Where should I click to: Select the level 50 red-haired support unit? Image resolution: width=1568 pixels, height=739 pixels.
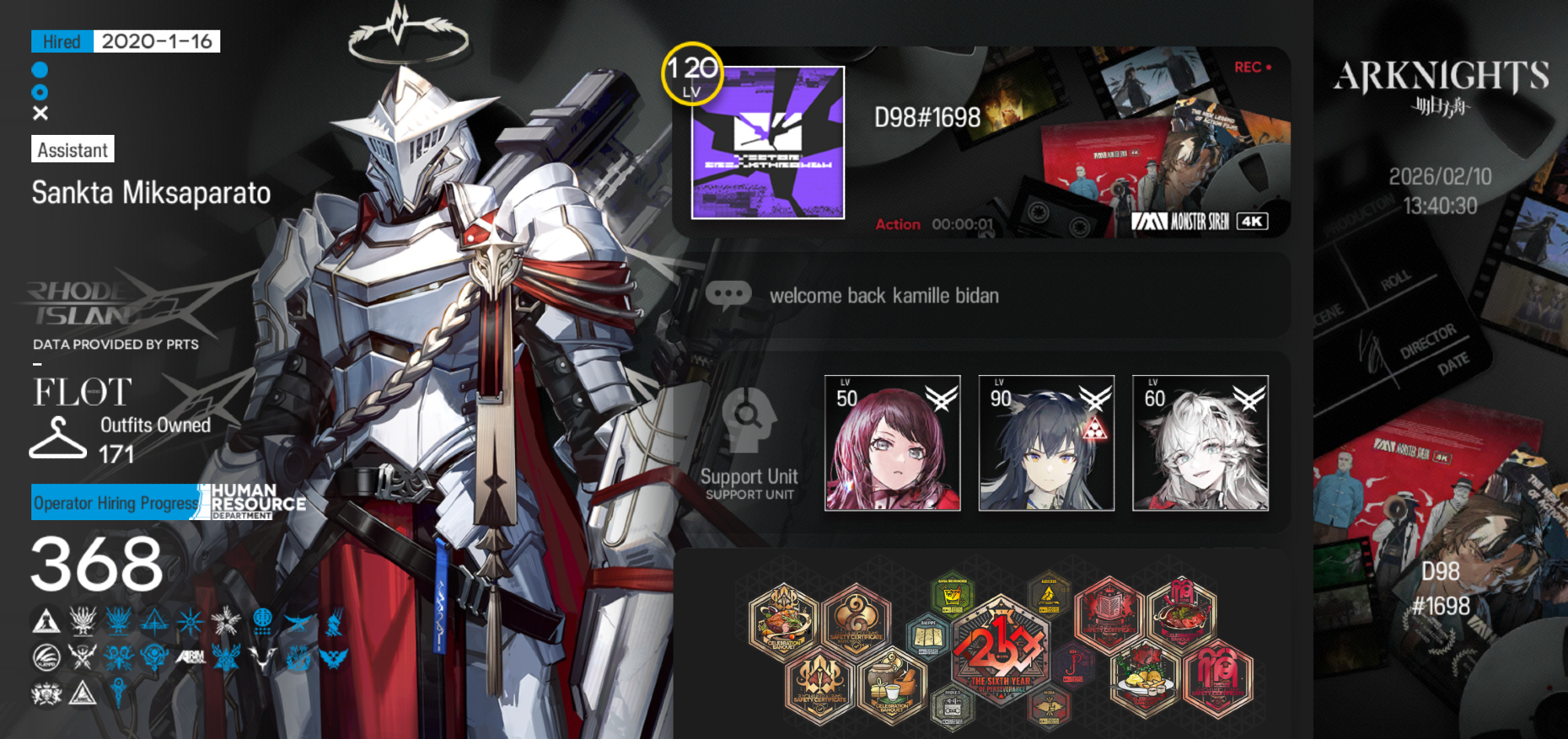892,443
